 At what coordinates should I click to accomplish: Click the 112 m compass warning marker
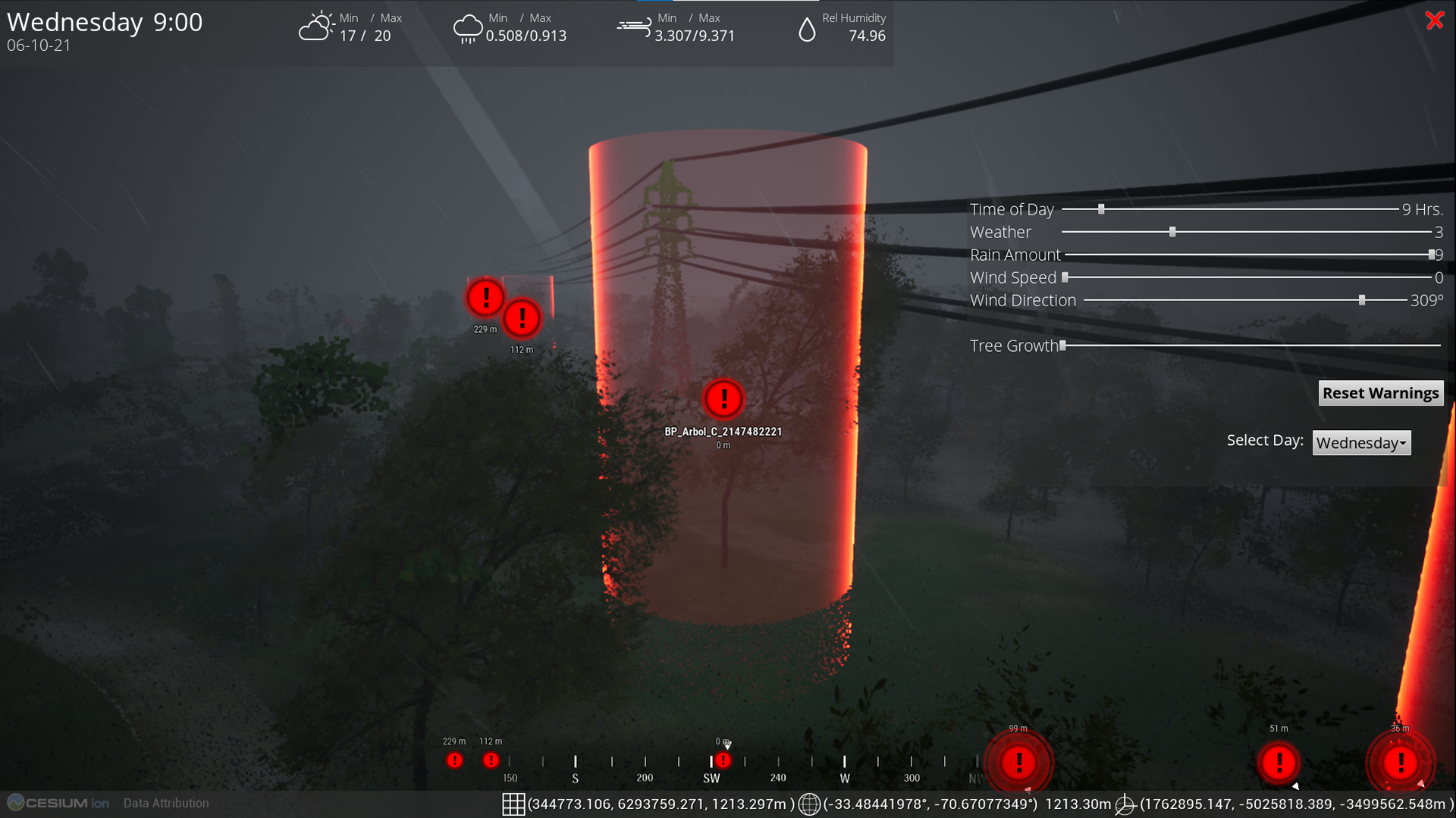(491, 760)
